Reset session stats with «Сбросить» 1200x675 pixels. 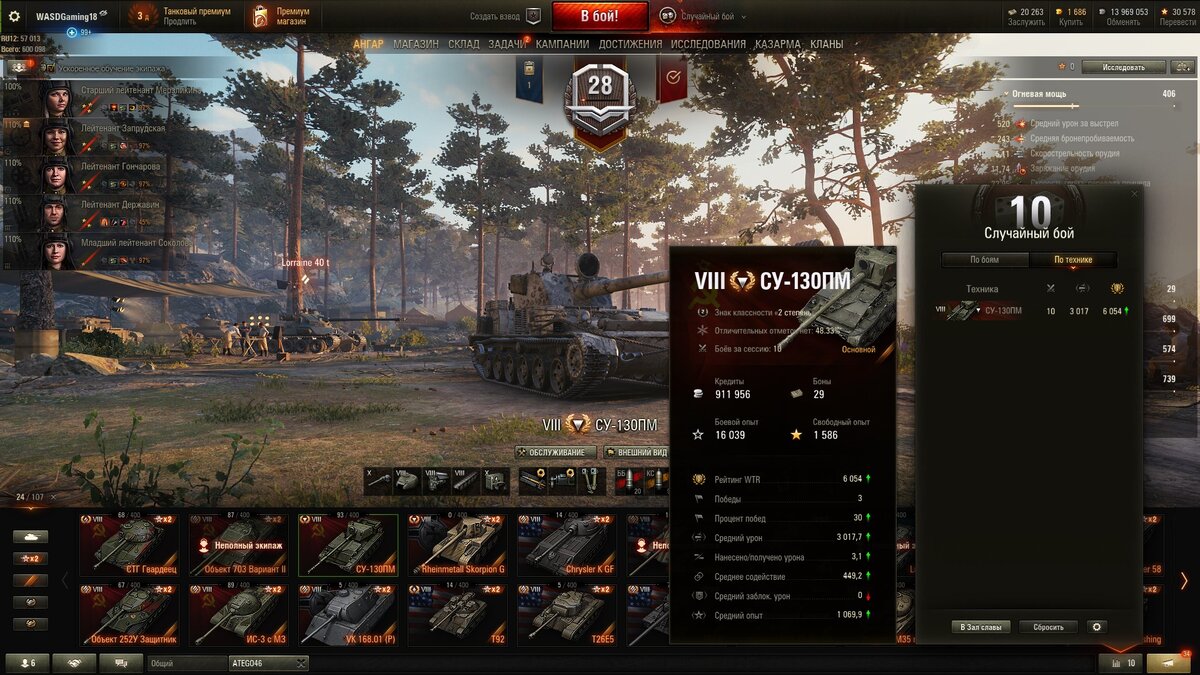(x=1048, y=627)
